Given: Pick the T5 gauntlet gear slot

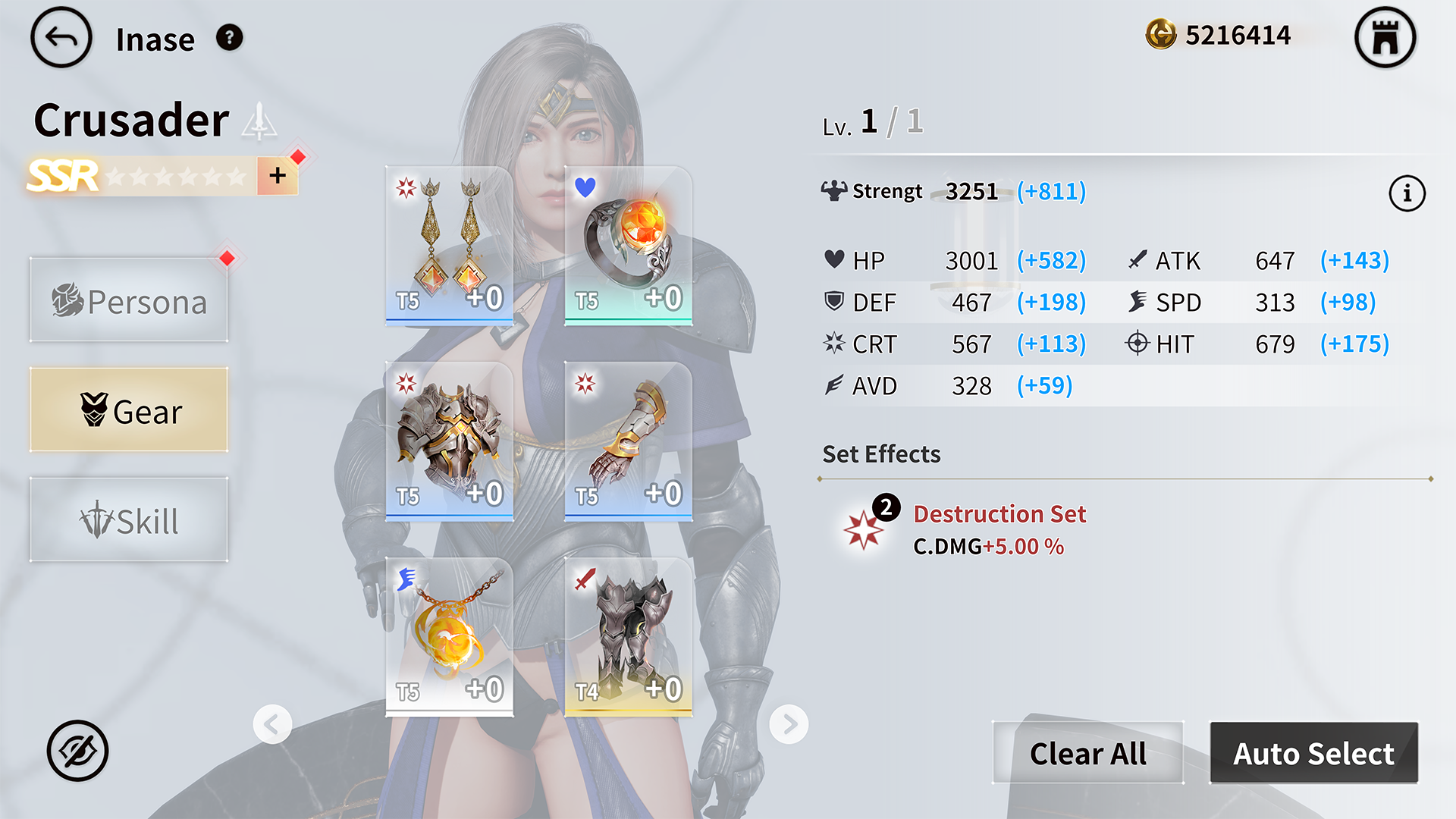Looking at the screenshot, I should 628,441.
